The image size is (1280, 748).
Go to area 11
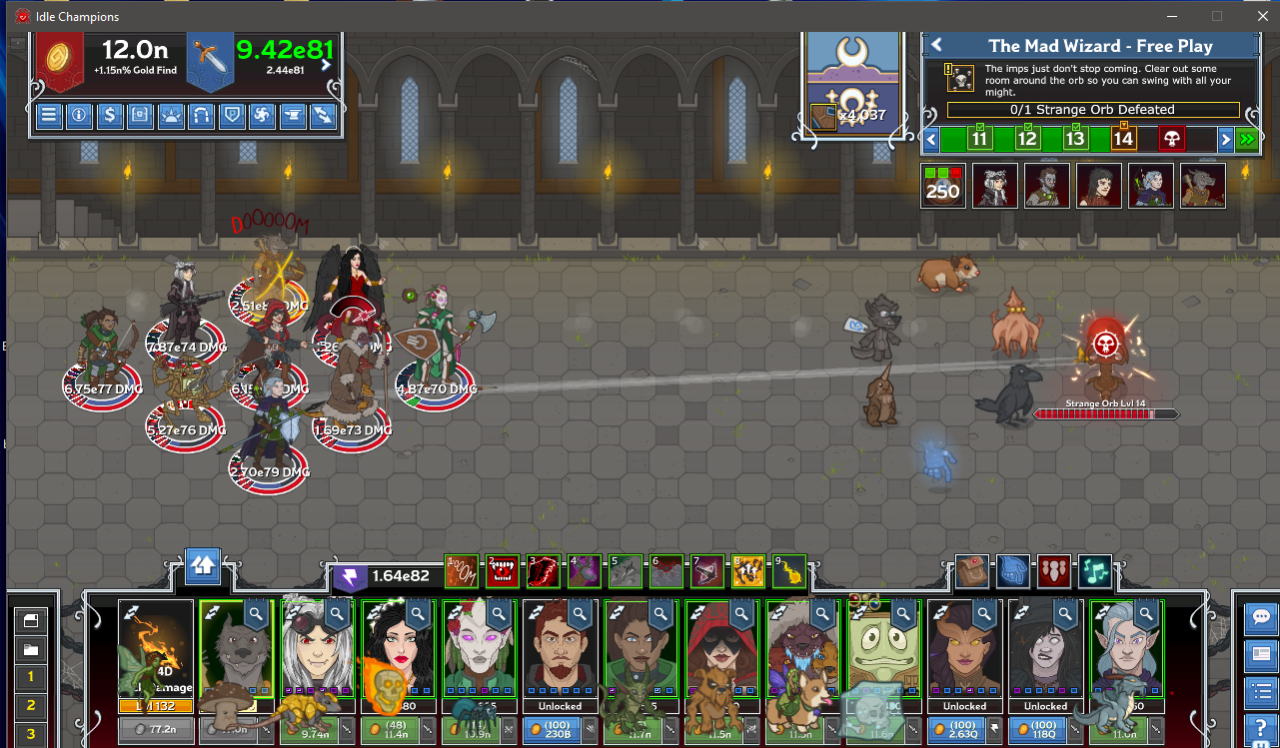(x=979, y=139)
